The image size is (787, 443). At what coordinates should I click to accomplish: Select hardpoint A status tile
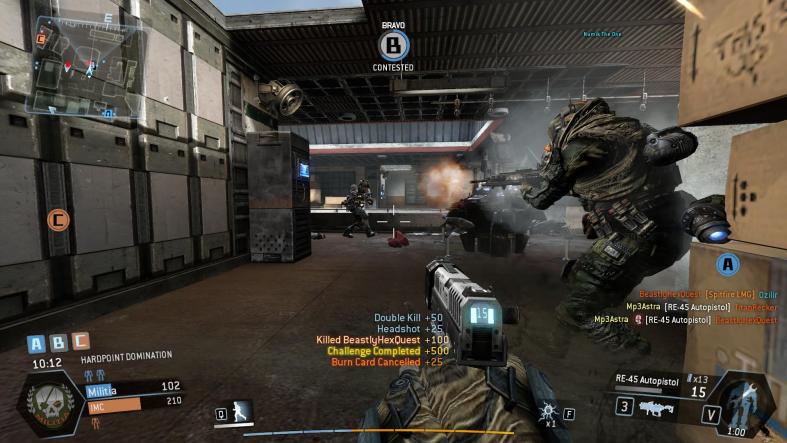[37, 342]
